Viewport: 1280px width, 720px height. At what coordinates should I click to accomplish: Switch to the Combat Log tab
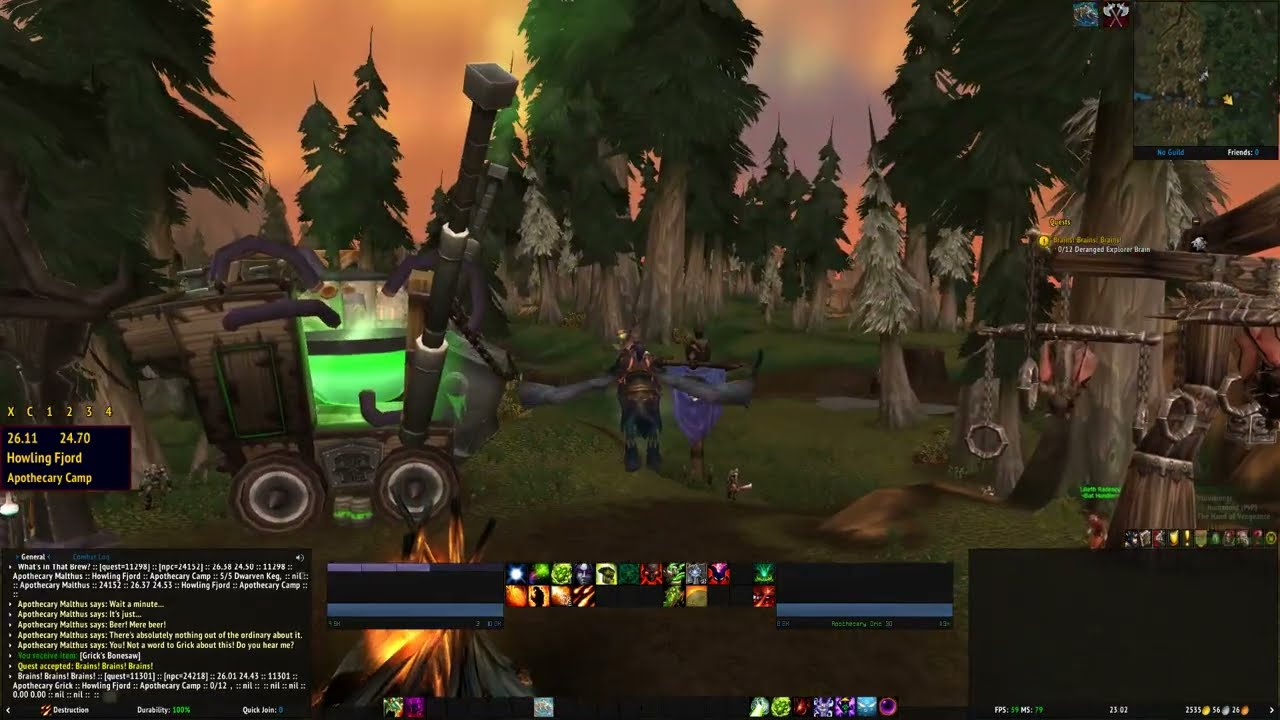[x=91, y=557]
